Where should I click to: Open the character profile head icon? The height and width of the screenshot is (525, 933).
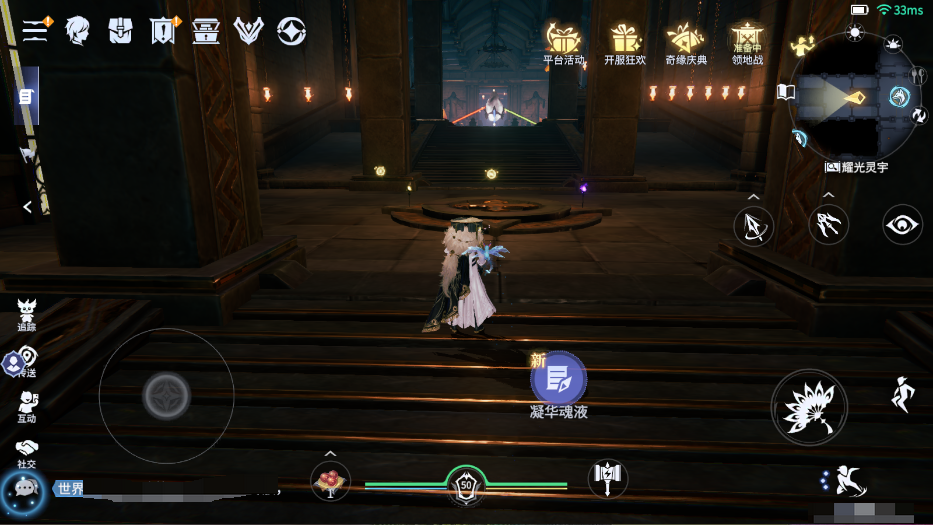77,31
